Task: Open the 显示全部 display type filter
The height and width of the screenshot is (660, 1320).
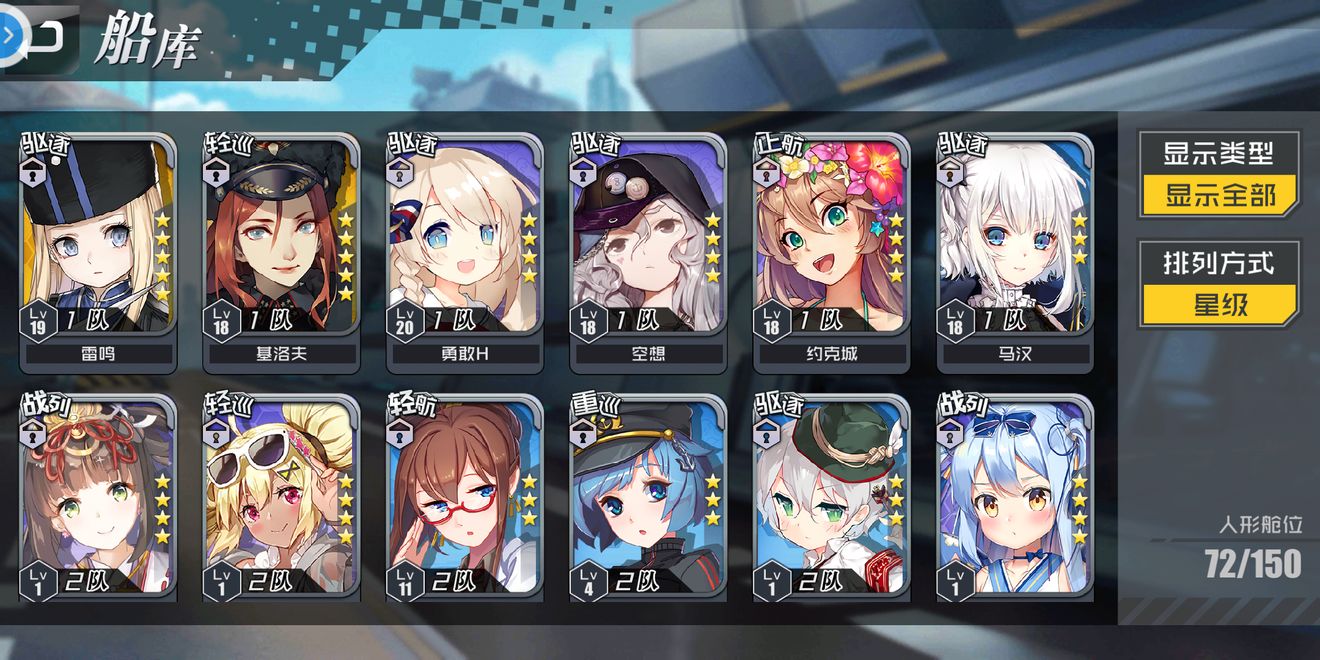Action: [x=1220, y=195]
